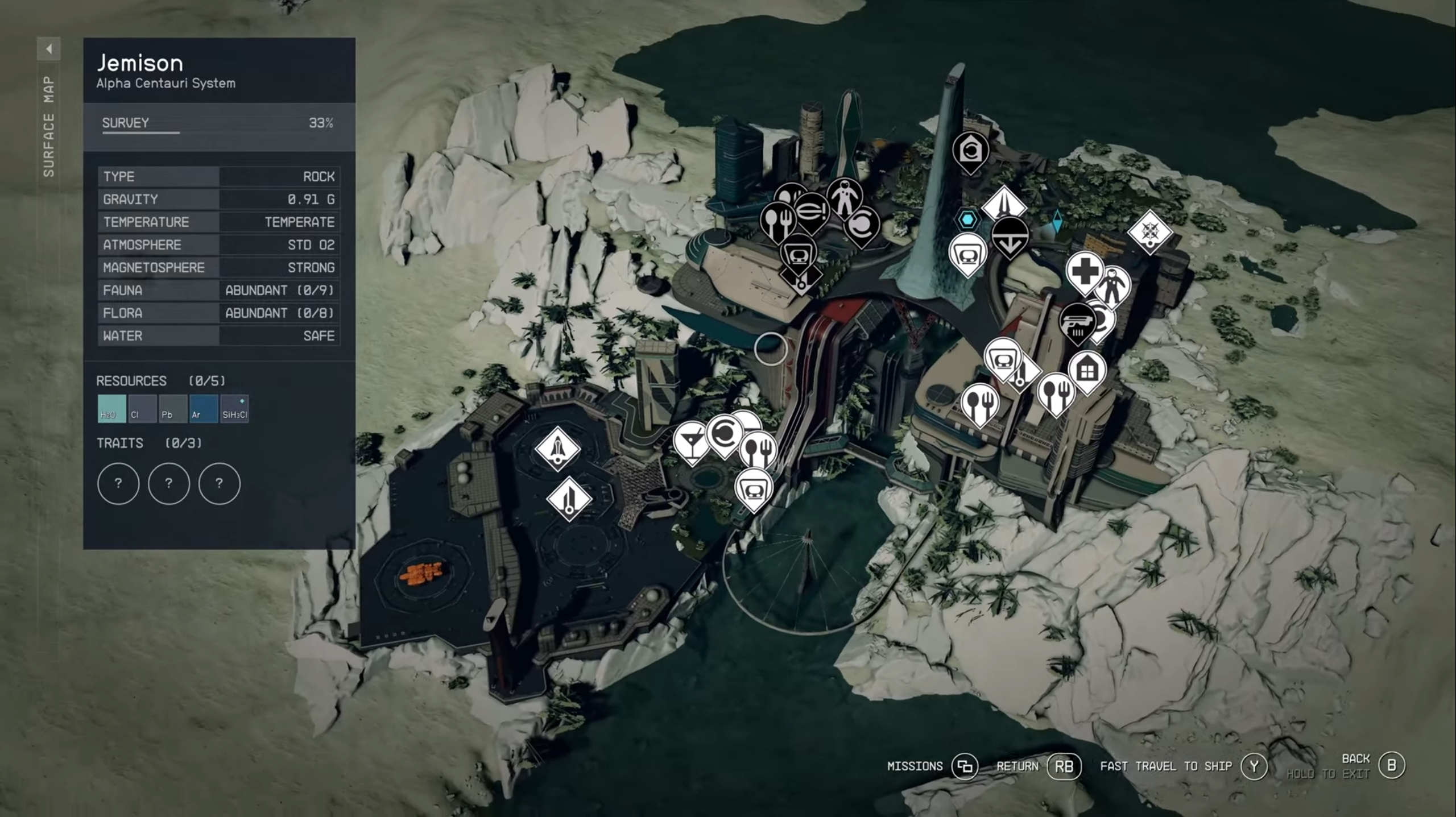Open the house-shaped home marker
This screenshot has width=1456, height=817.
tap(1087, 370)
